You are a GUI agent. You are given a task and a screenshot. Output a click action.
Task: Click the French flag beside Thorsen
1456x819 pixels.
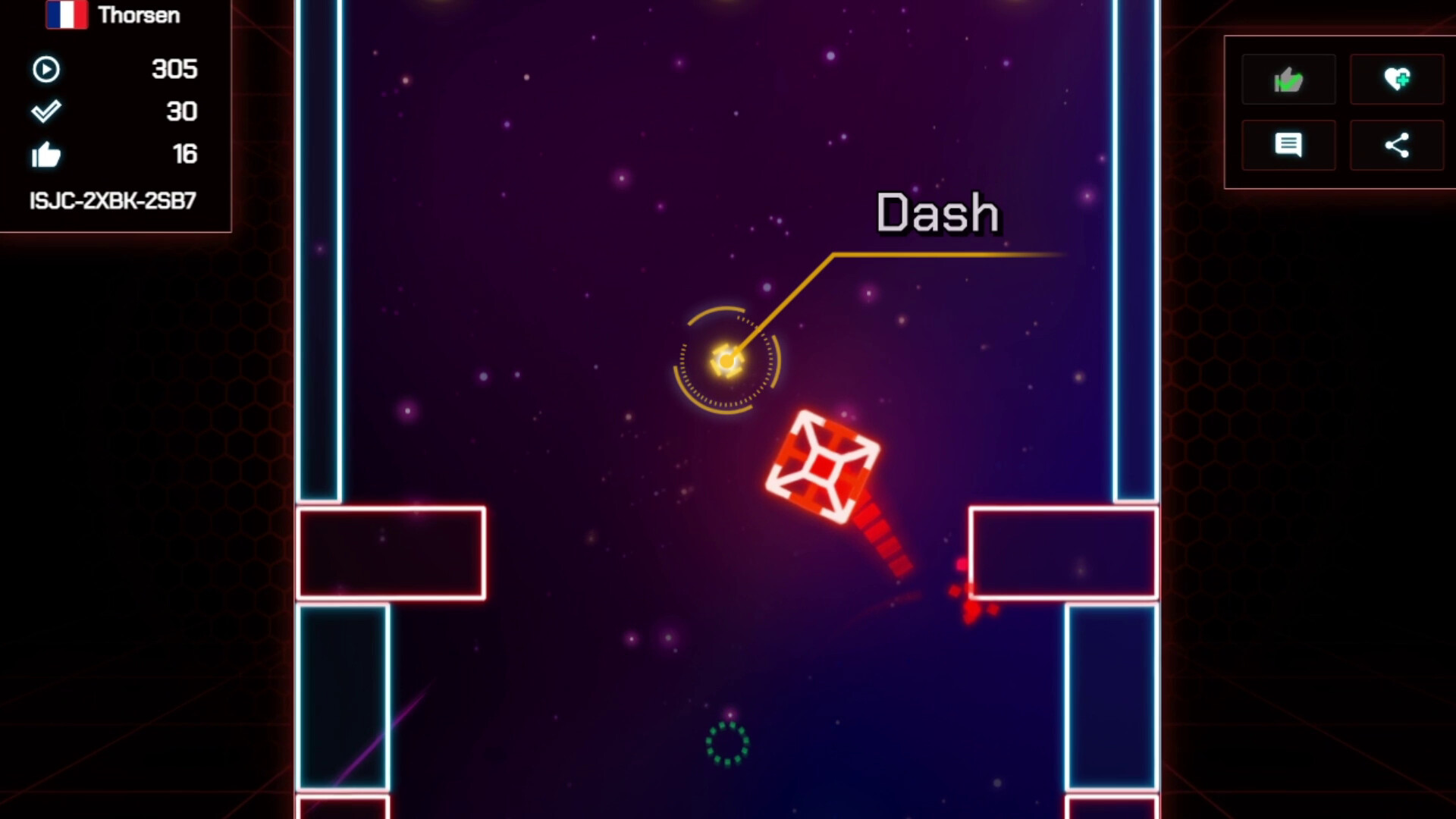click(68, 14)
